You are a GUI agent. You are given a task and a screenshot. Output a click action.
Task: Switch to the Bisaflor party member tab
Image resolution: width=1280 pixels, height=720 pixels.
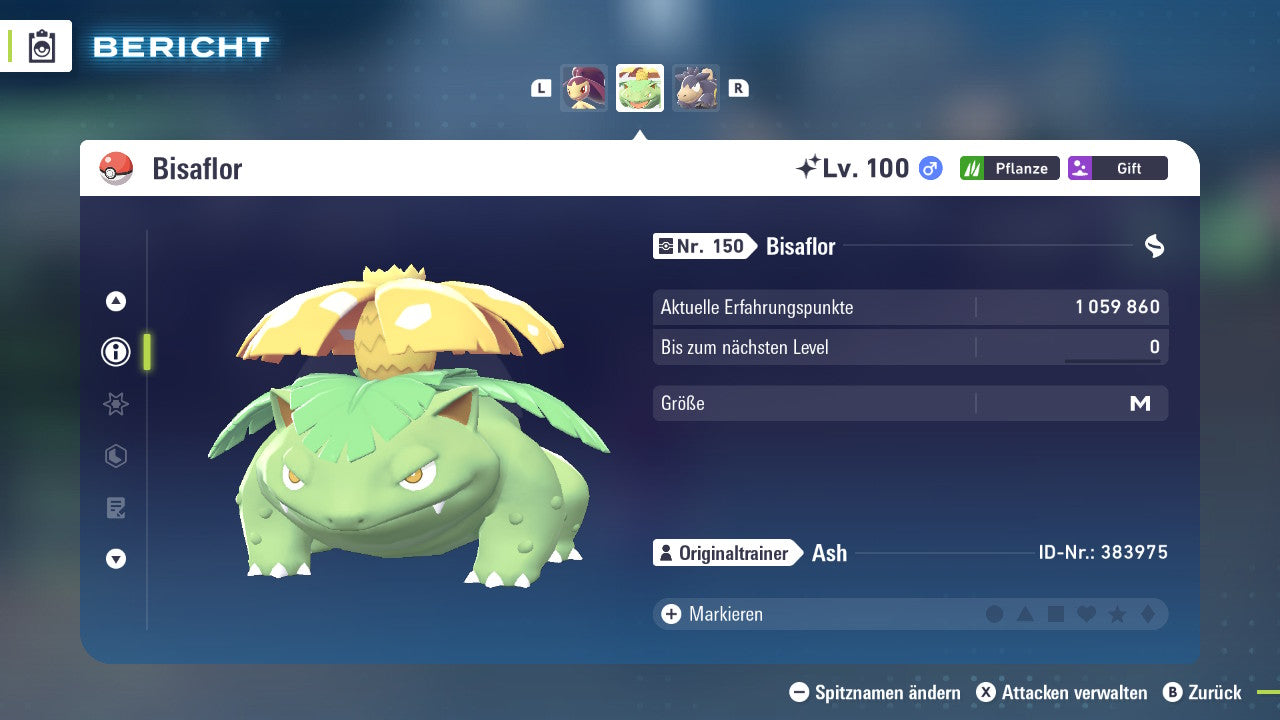click(x=639, y=87)
